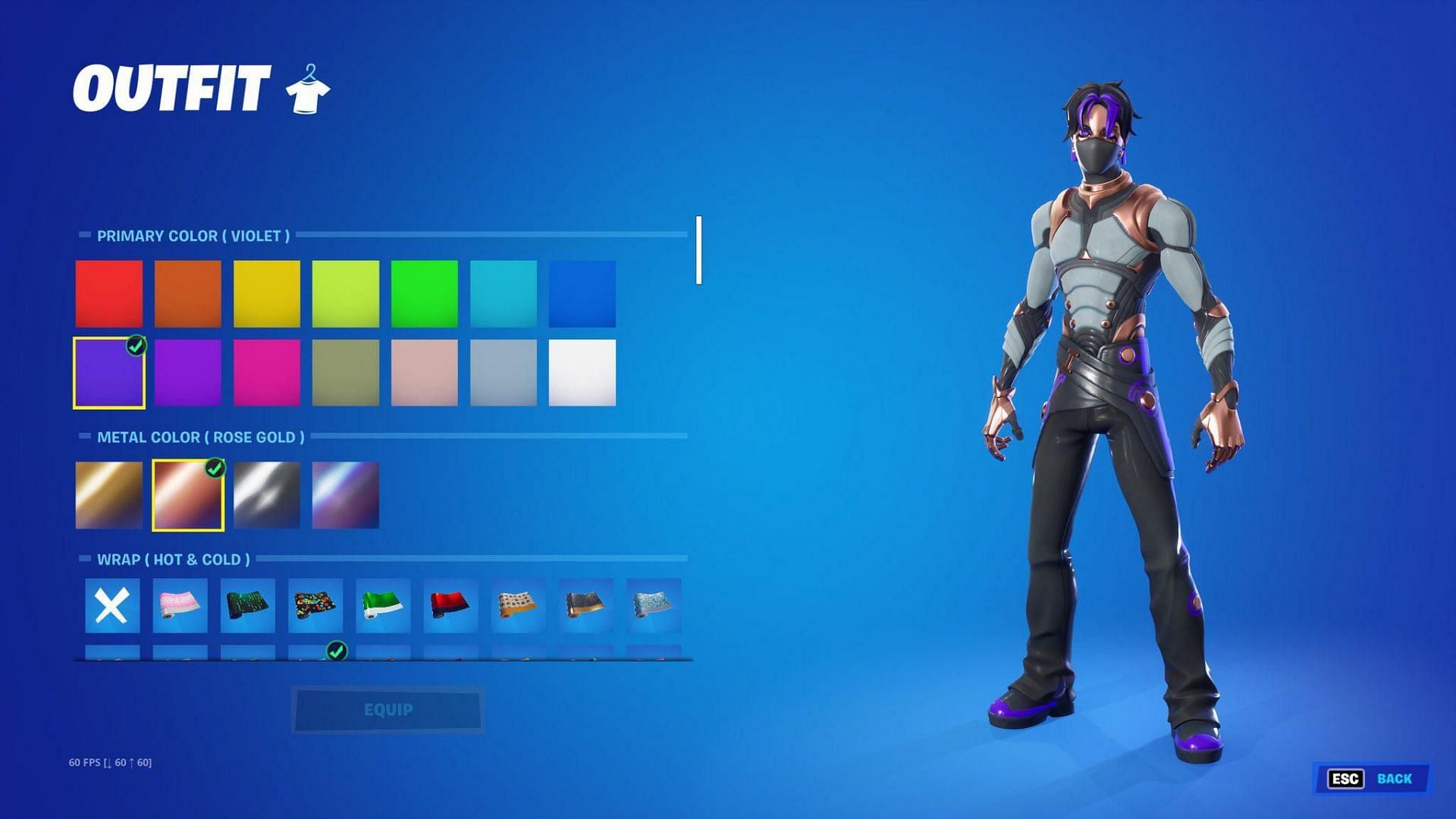
Task: Select the pink wrap thumbnail
Action: pos(180,606)
